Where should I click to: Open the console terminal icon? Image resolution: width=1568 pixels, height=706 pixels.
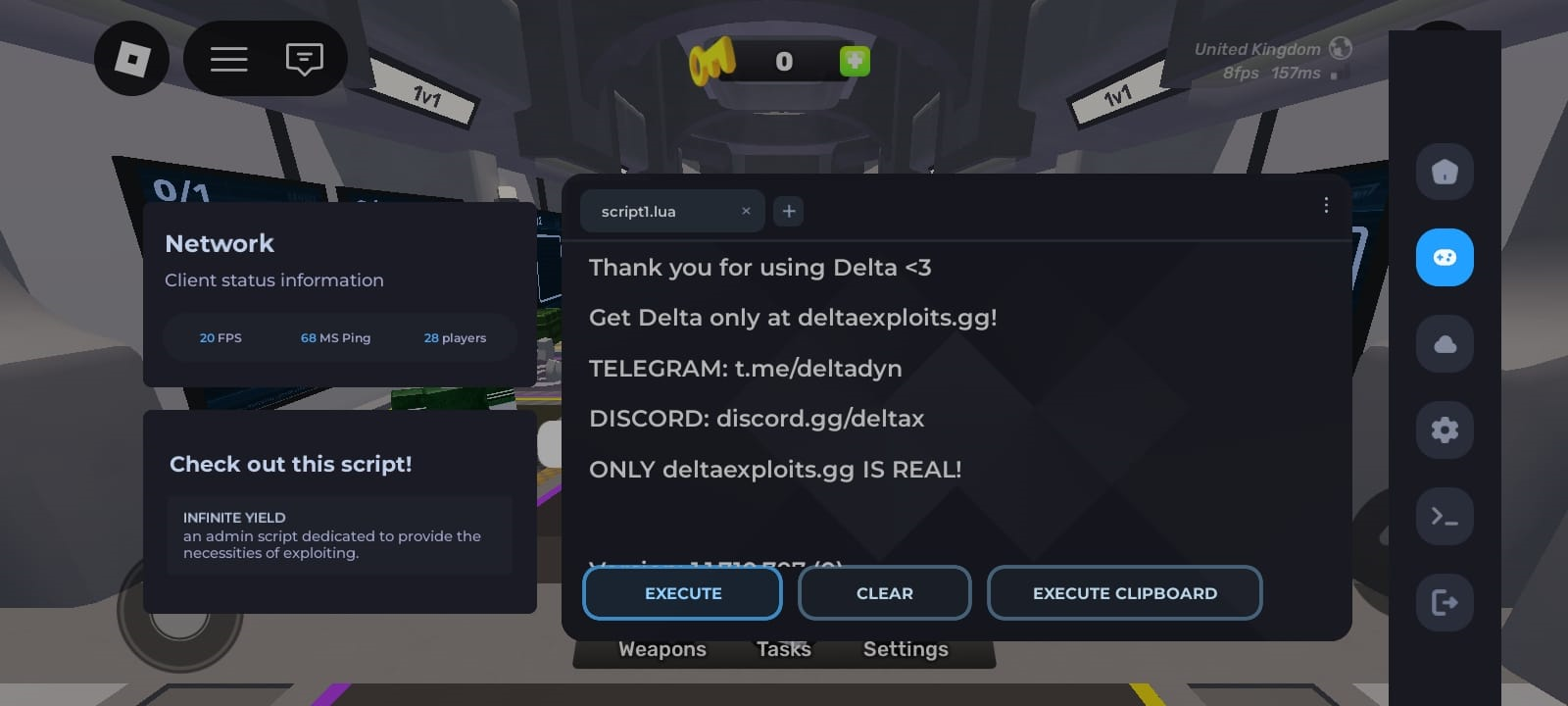1445,516
